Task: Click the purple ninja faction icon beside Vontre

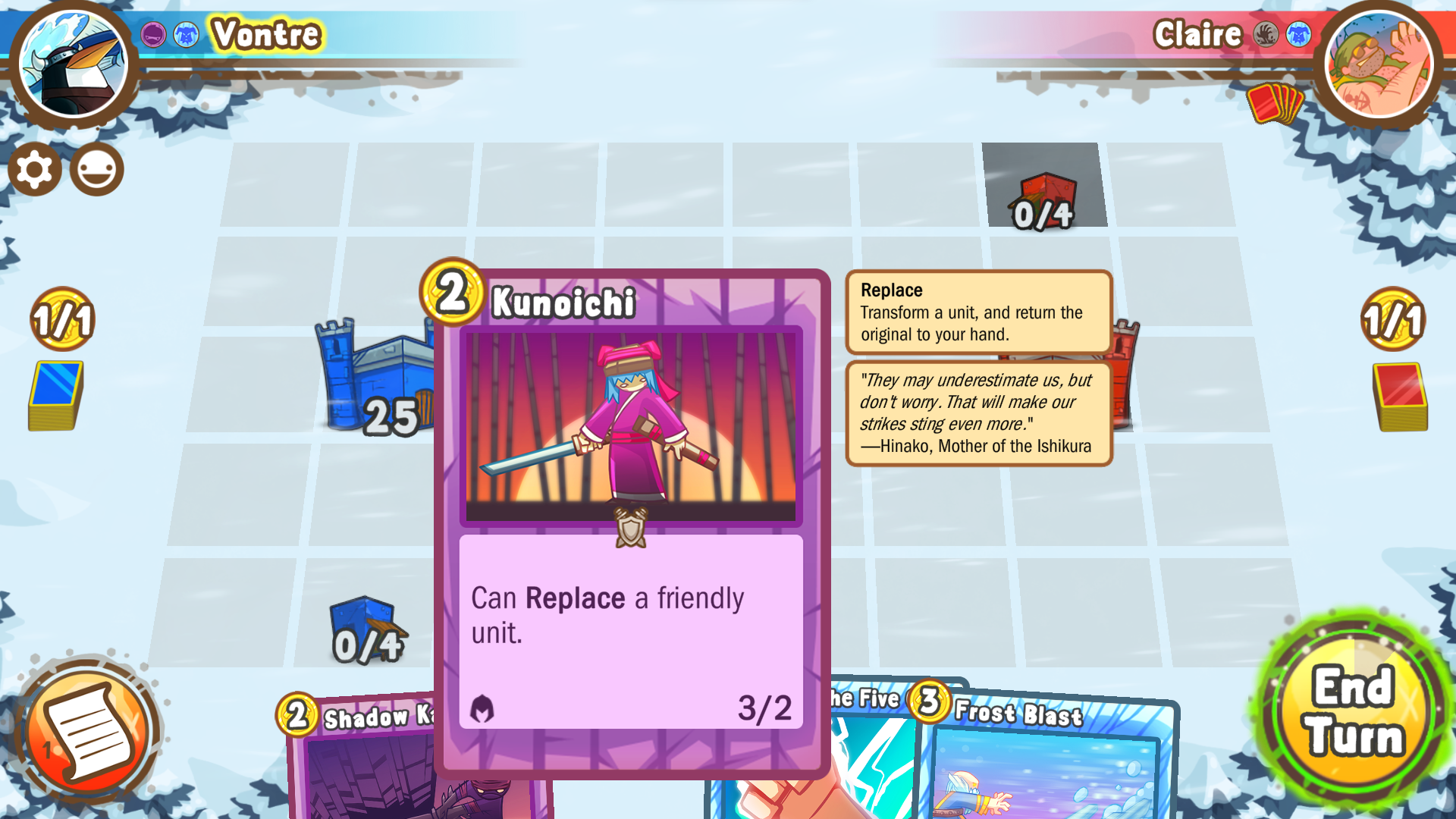Action: 153,34
